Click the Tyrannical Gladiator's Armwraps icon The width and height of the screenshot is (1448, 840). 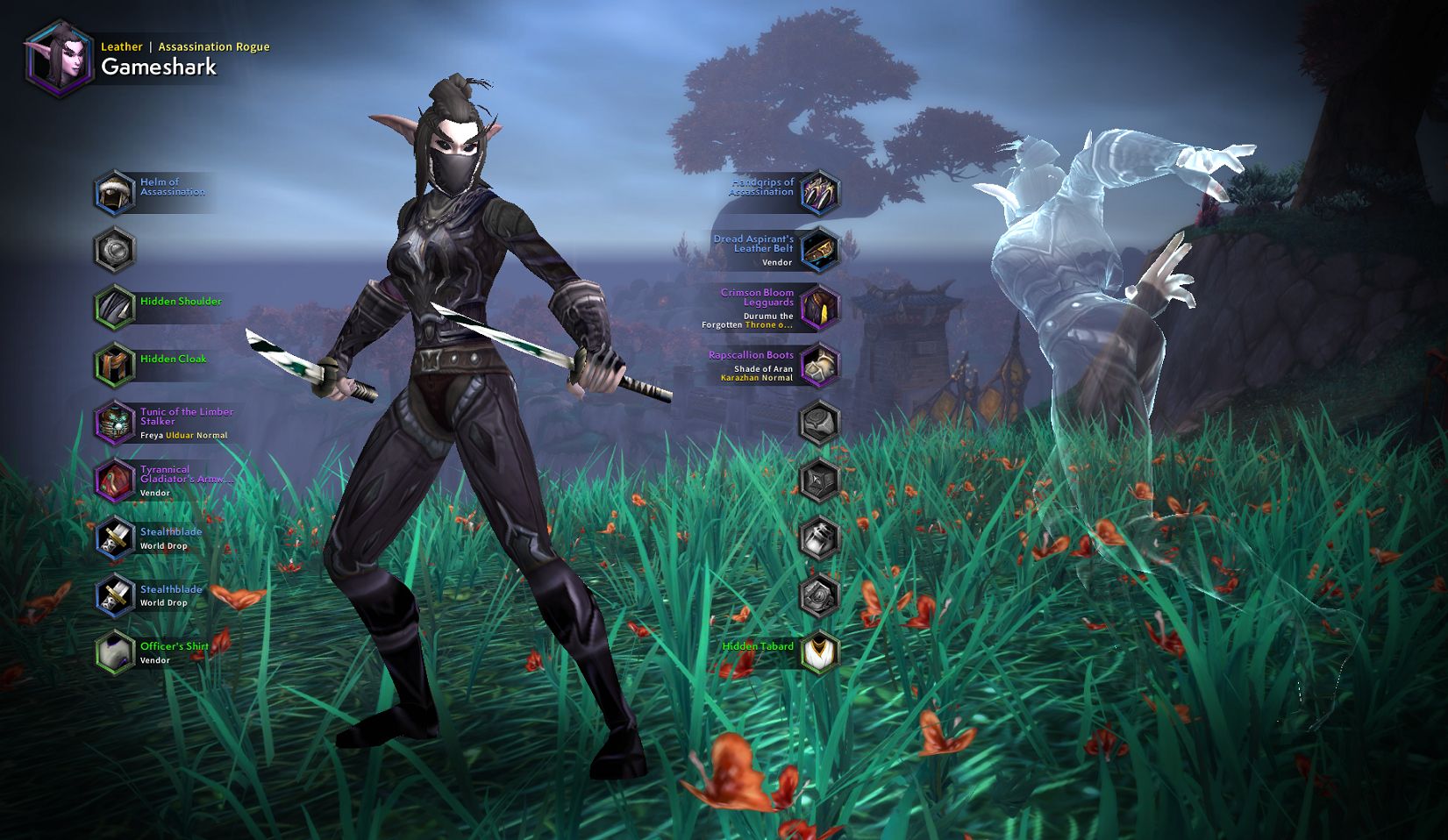click(114, 481)
